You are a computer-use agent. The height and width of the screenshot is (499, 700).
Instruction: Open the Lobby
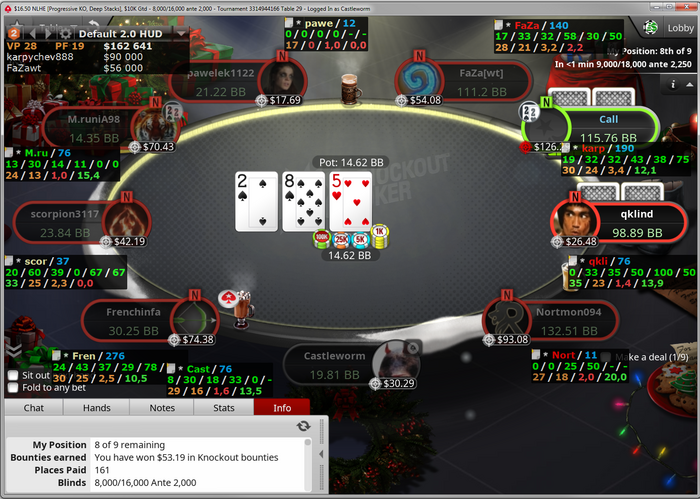click(x=677, y=28)
